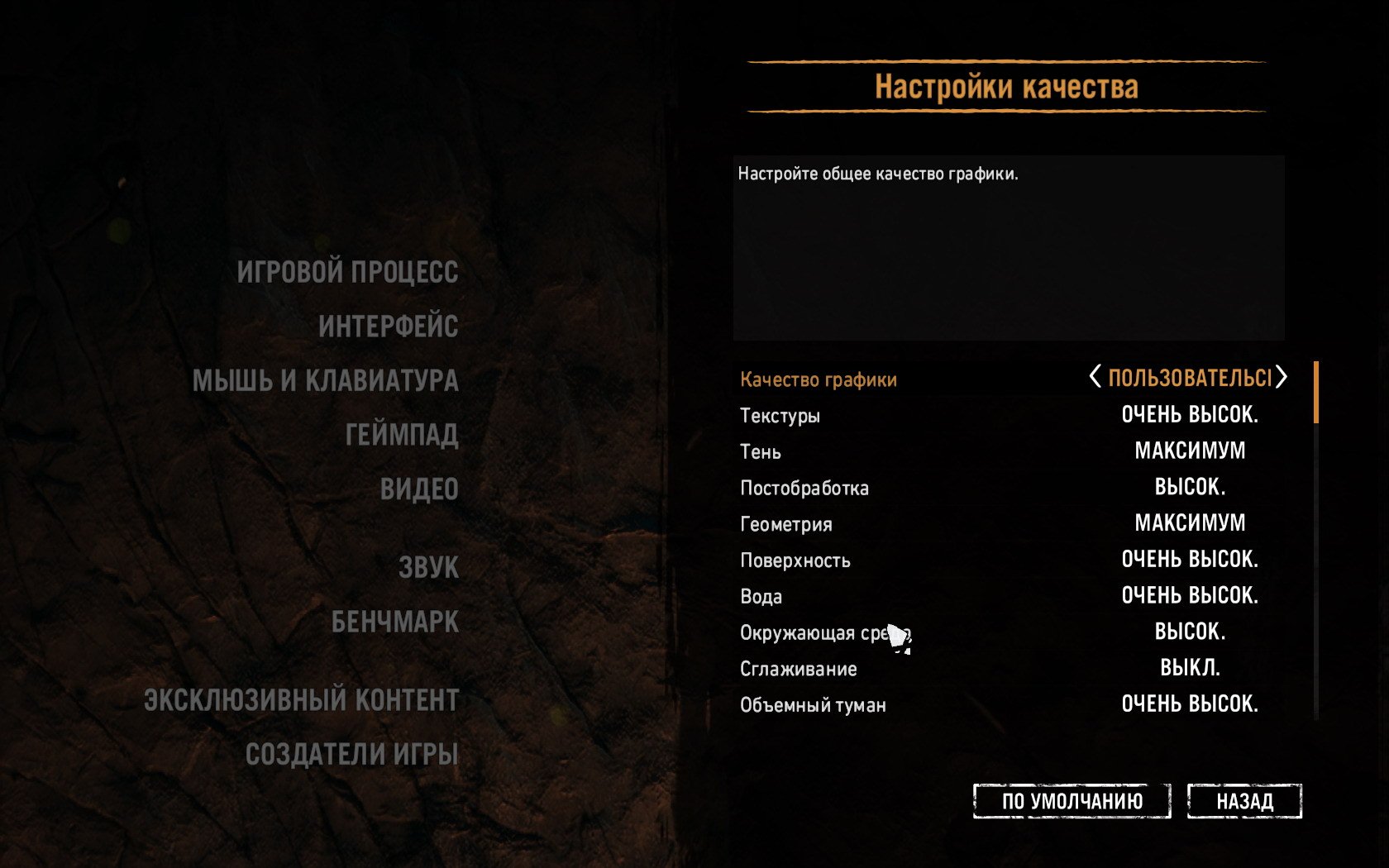Choose the ГЕЙМПАД menu entry
This screenshot has height=868, width=1389.
pos(402,435)
